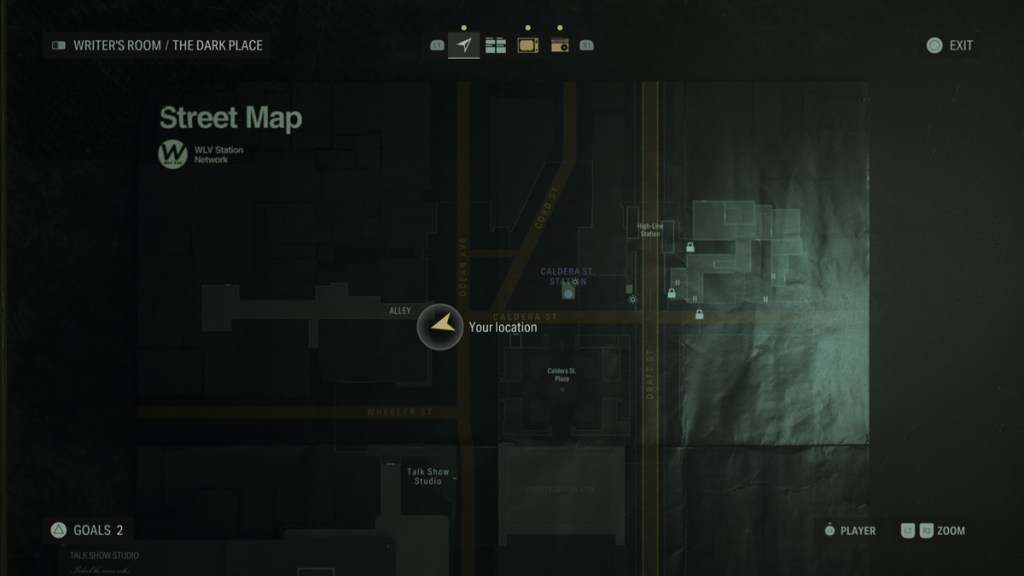Screen dimensions: 1024x576
Task: Switch to the plot board grid tab
Action: coord(495,45)
